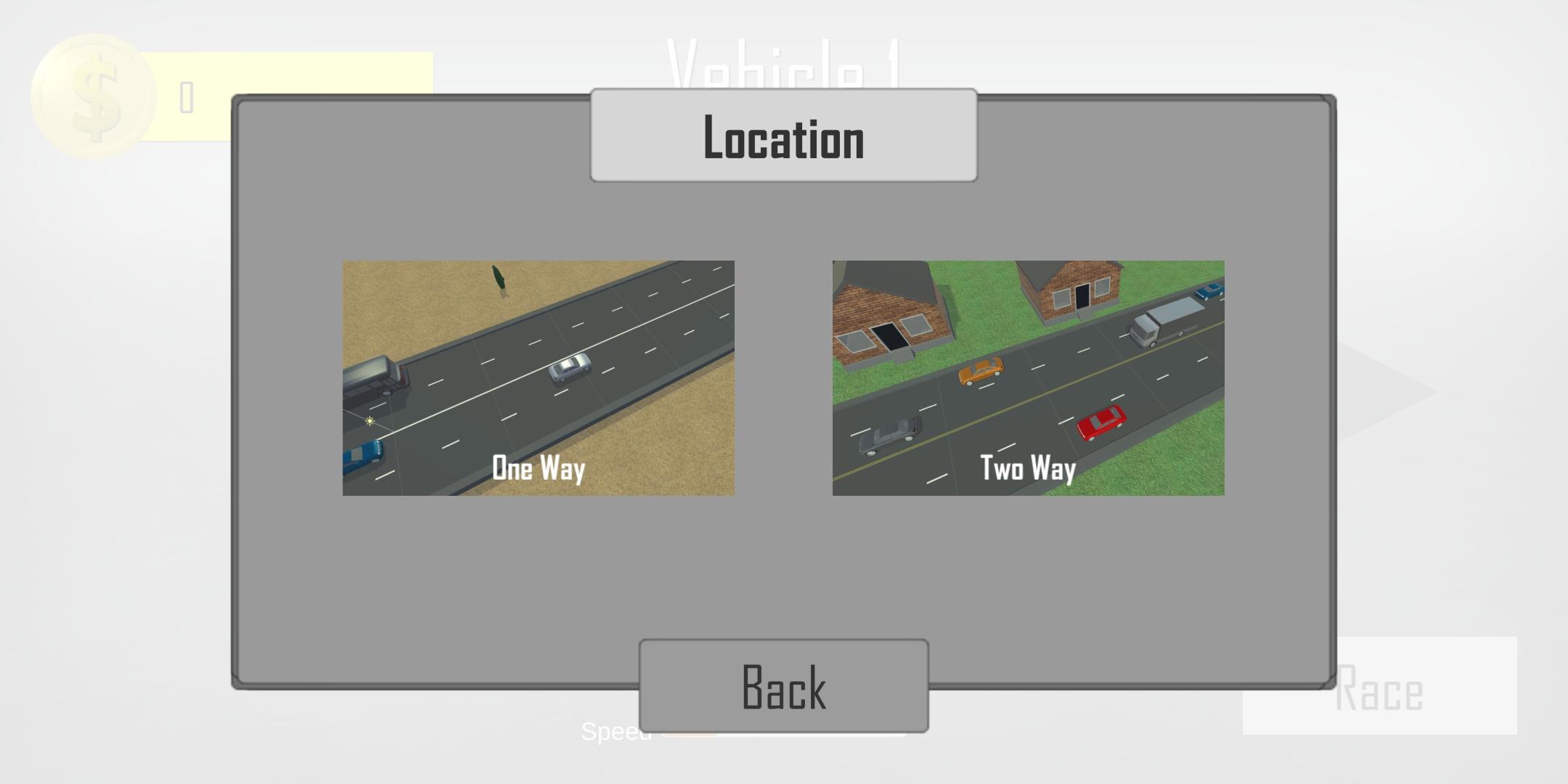Click the Location dialog title
Image resolution: width=1568 pixels, height=784 pixels.
[783, 136]
